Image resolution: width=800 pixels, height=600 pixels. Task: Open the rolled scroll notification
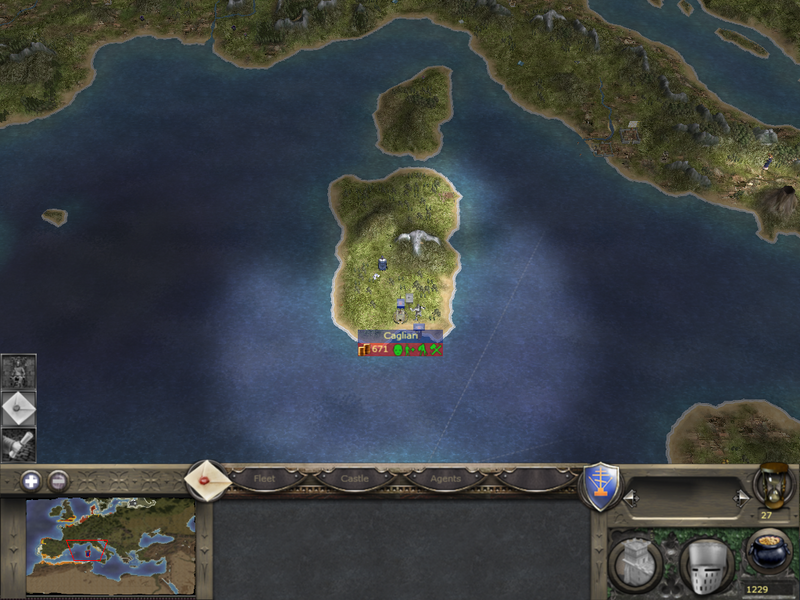pyautogui.click(x=18, y=444)
